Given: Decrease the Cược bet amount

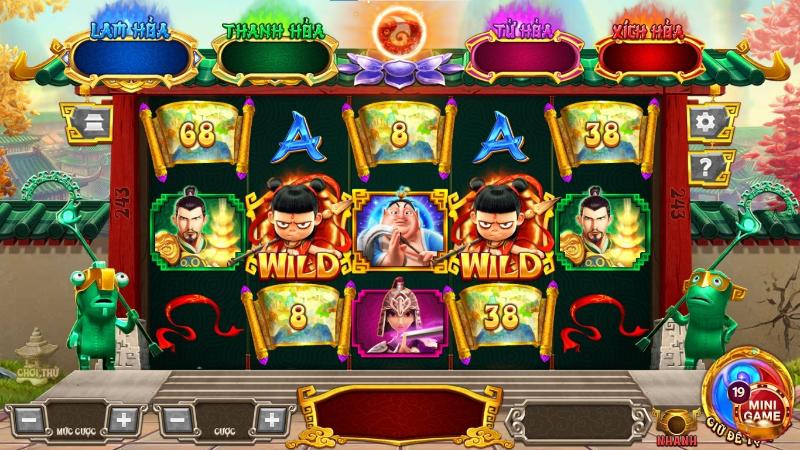Looking at the screenshot, I should coord(177,419).
